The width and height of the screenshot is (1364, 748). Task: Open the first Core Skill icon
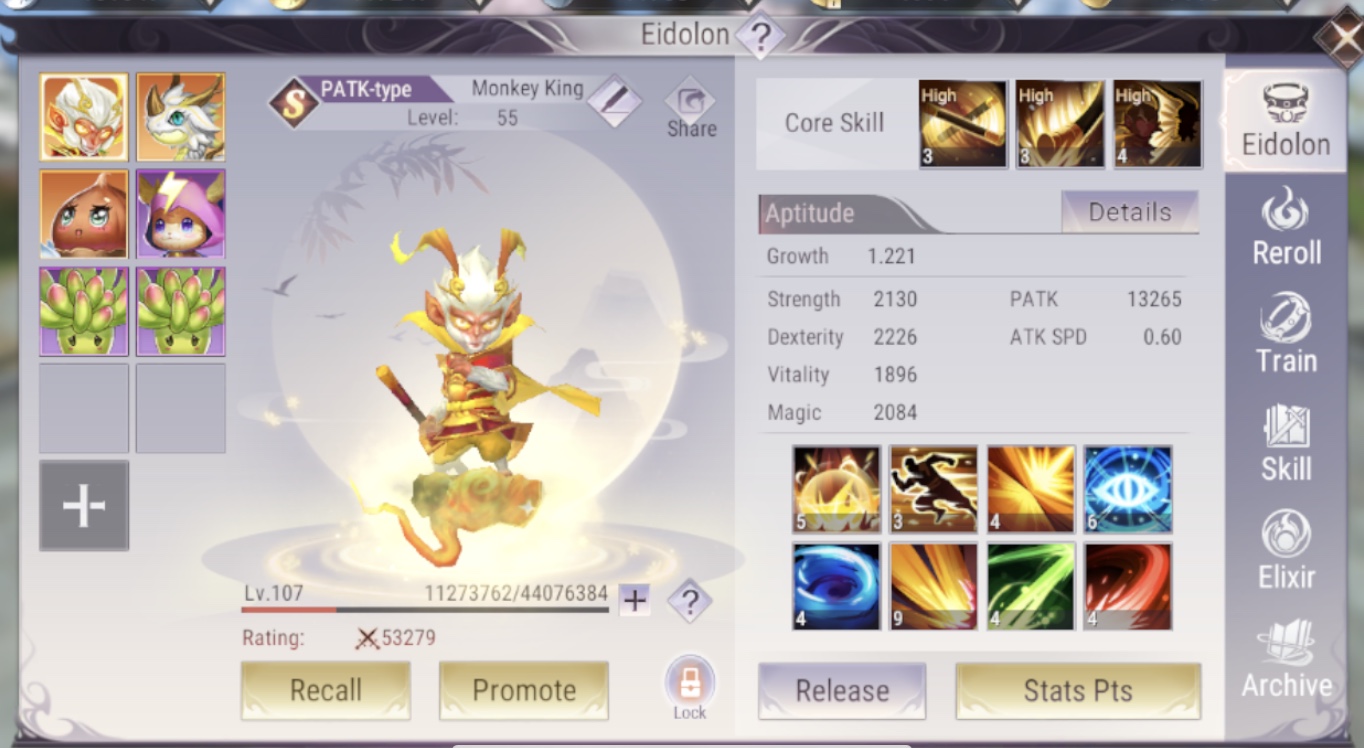coord(962,124)
